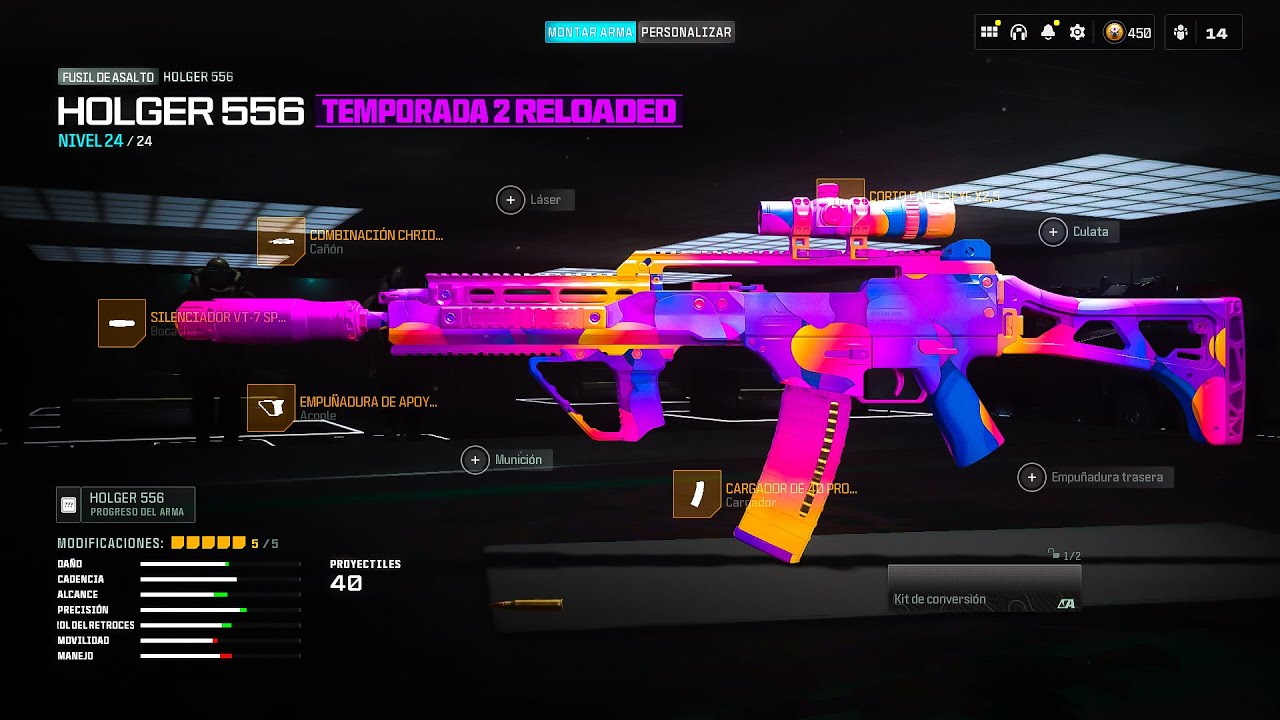Click the headset voice chat icon
Image resolution: width=1280 pixels, height=720 pixels.
click(x=1019, y=32)
